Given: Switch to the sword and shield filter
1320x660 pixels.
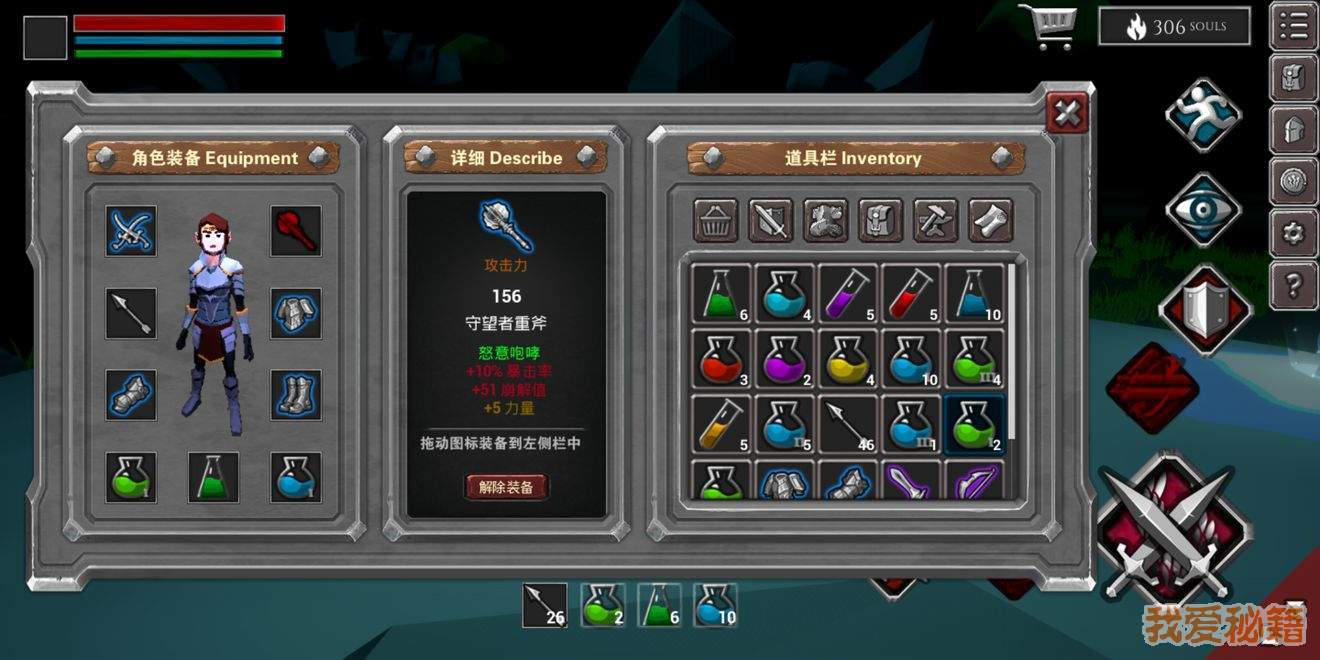Looking at the screenshot, I should click(x=771, y=220).
